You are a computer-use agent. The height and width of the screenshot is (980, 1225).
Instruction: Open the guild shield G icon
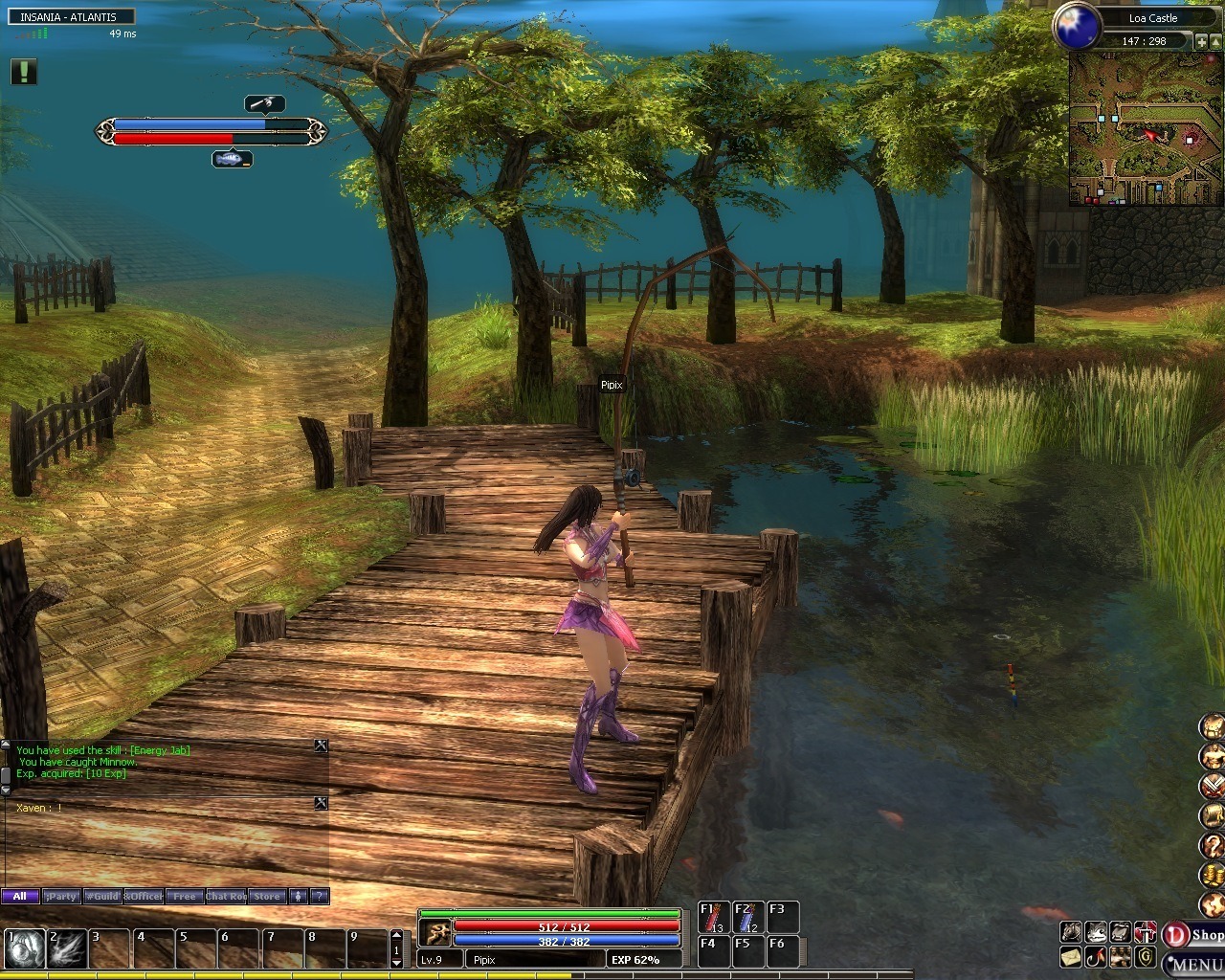[x=1146, y=956]
